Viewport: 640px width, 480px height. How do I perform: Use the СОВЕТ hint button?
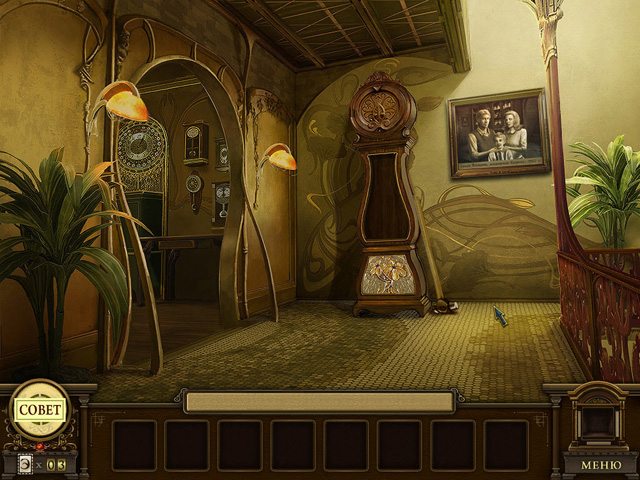[40, 410]
